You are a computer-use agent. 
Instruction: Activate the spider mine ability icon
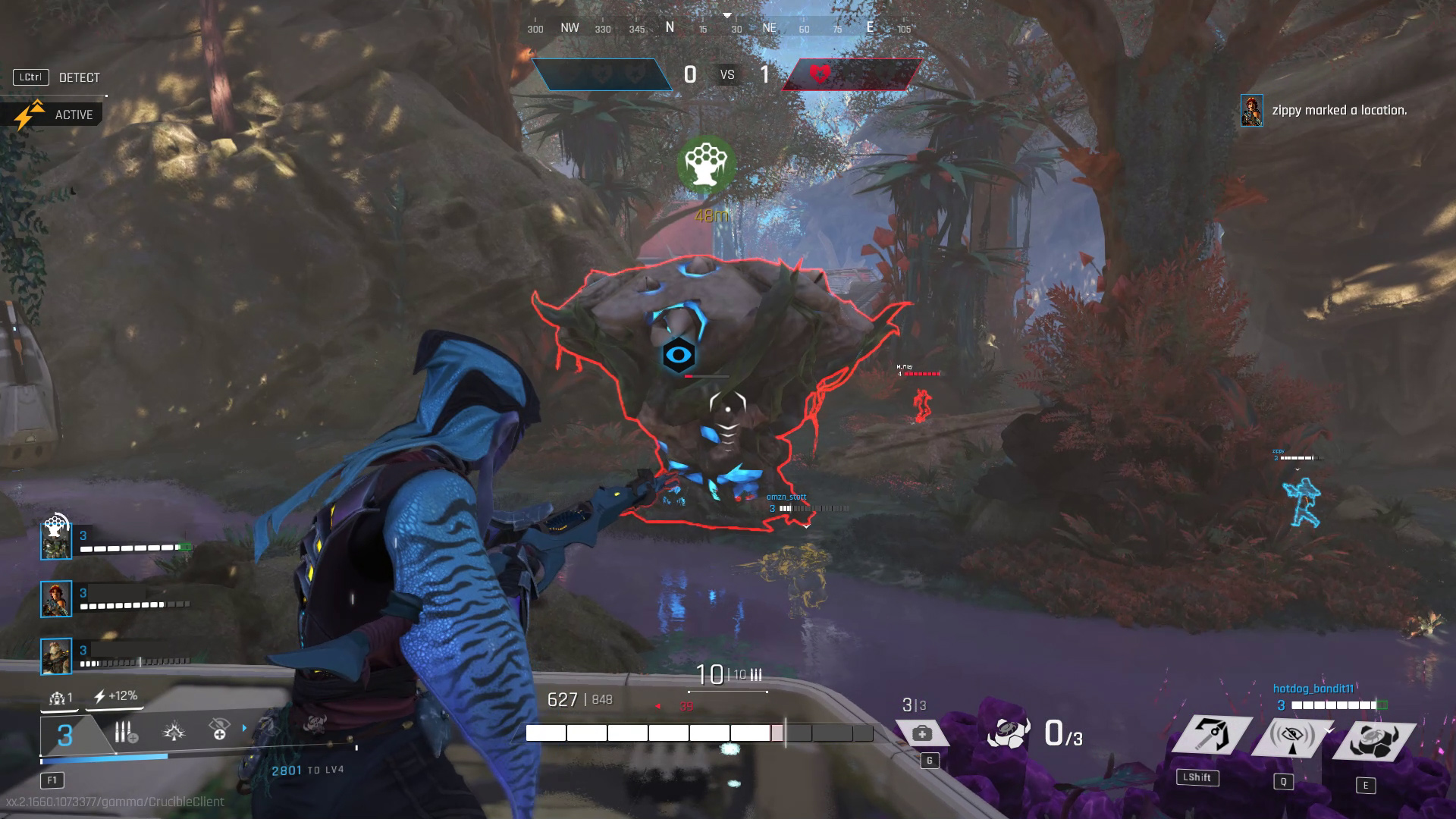pyautogui.click(x=1373, y=739)
